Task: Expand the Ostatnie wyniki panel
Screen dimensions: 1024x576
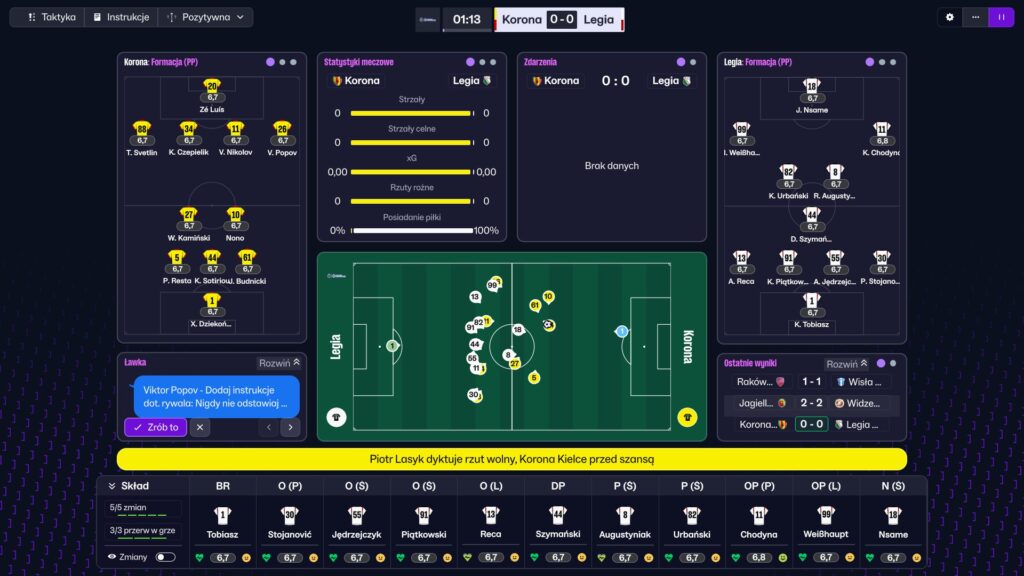Action: point(846,364)
